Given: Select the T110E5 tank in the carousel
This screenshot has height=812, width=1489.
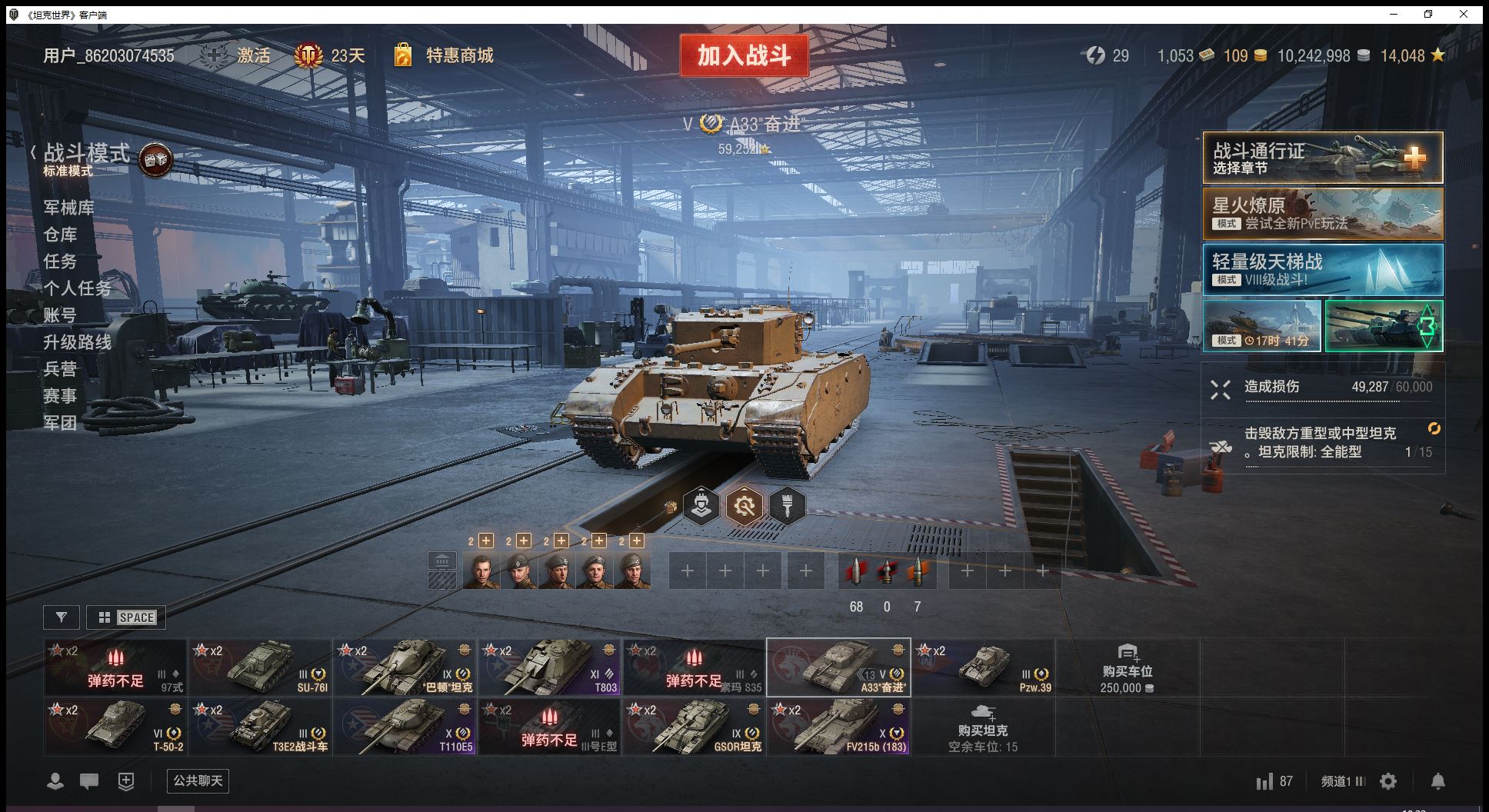Looking at the screenshot, I should click(x=405, y=727).
